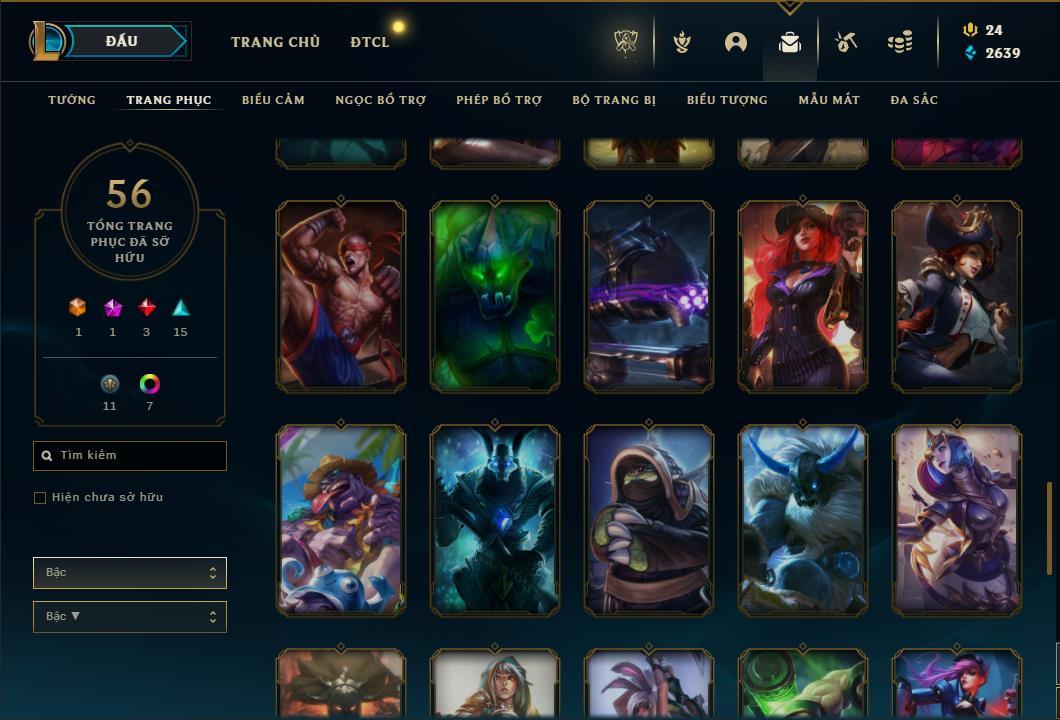Image resolution: width=1060 pixels, height=720 pixels.
Task: Select the glowing green monster skin card
Action: pos(495,296)
